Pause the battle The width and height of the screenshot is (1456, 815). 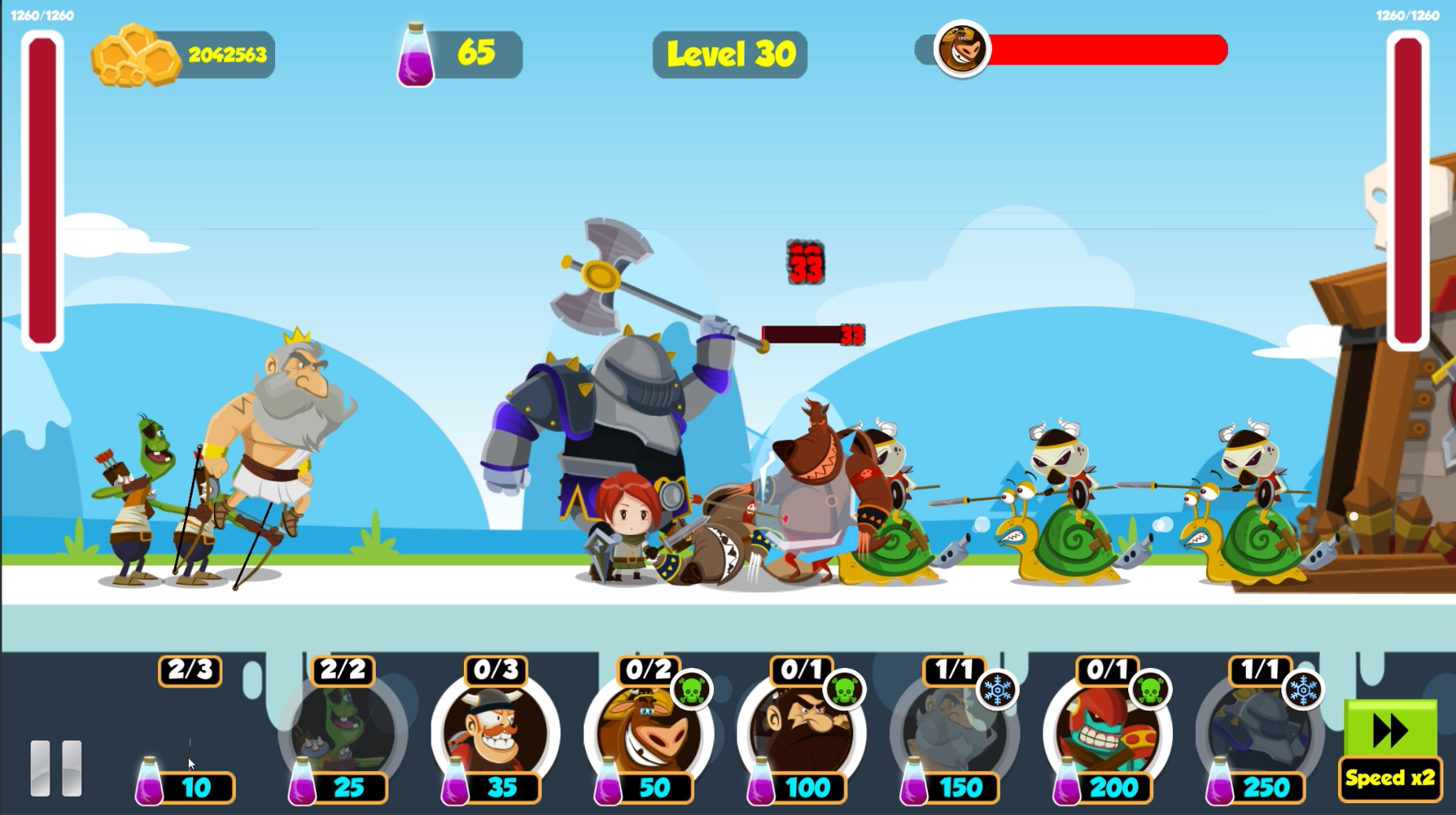click(x=56, y=768)
